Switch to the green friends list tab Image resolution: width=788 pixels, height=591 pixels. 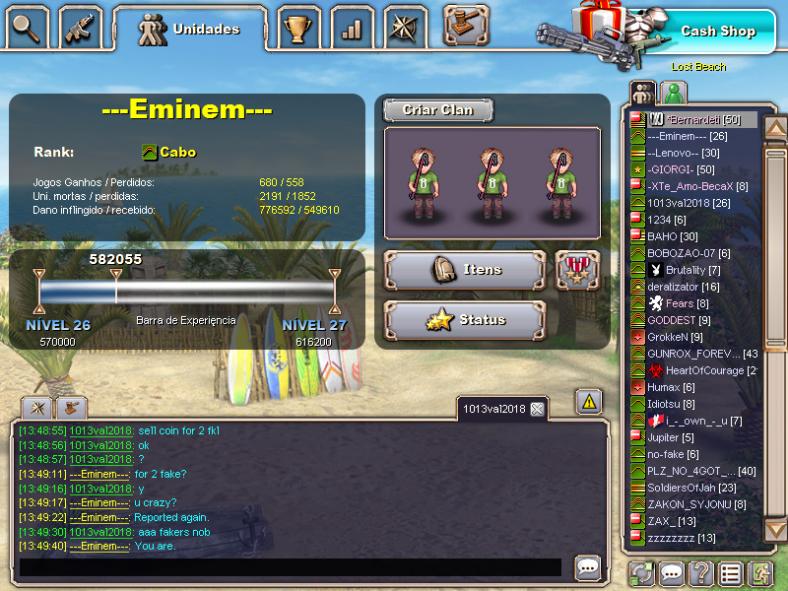click(674, 93)
